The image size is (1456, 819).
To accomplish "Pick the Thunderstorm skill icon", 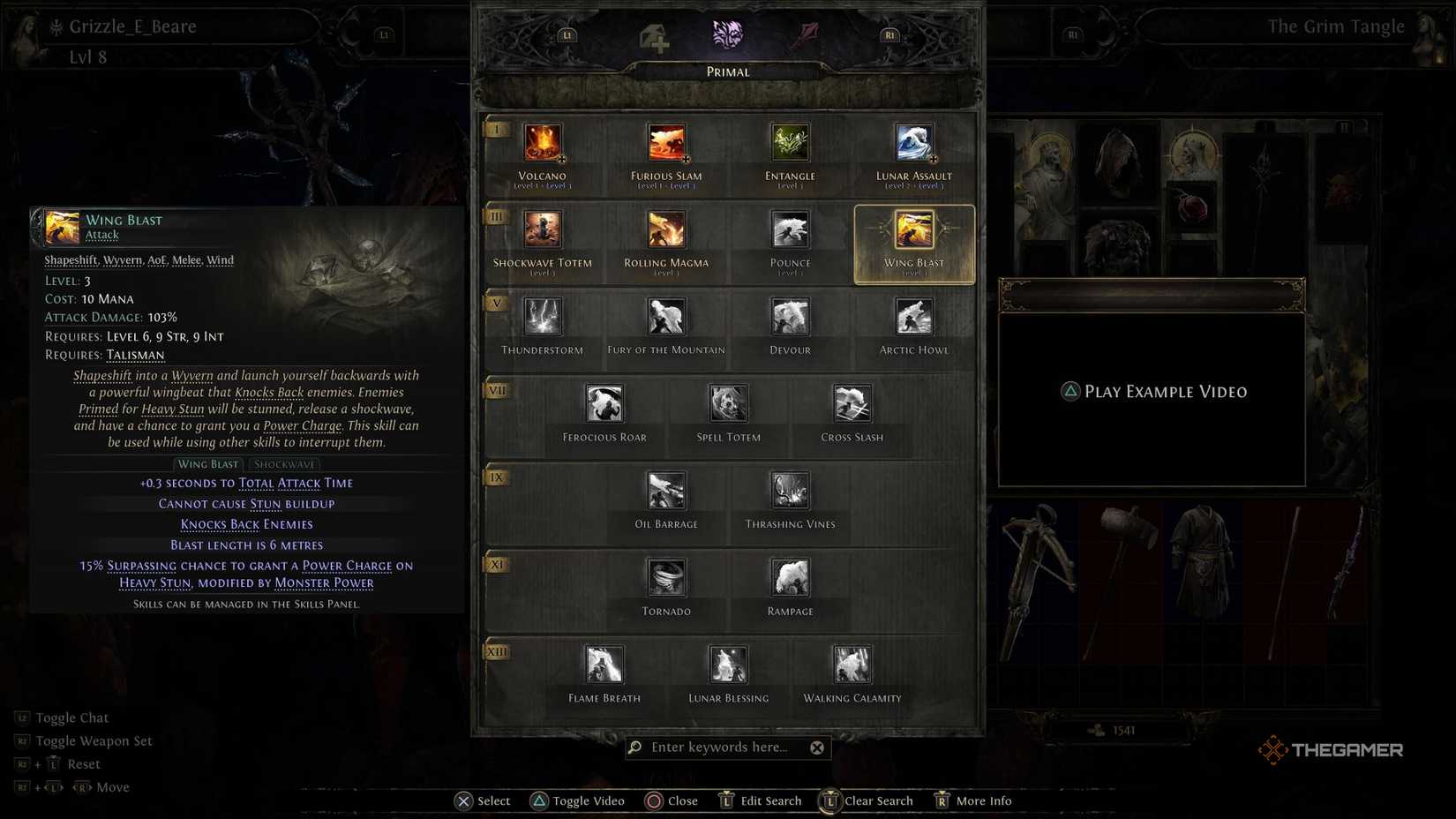I will (542, 319).
